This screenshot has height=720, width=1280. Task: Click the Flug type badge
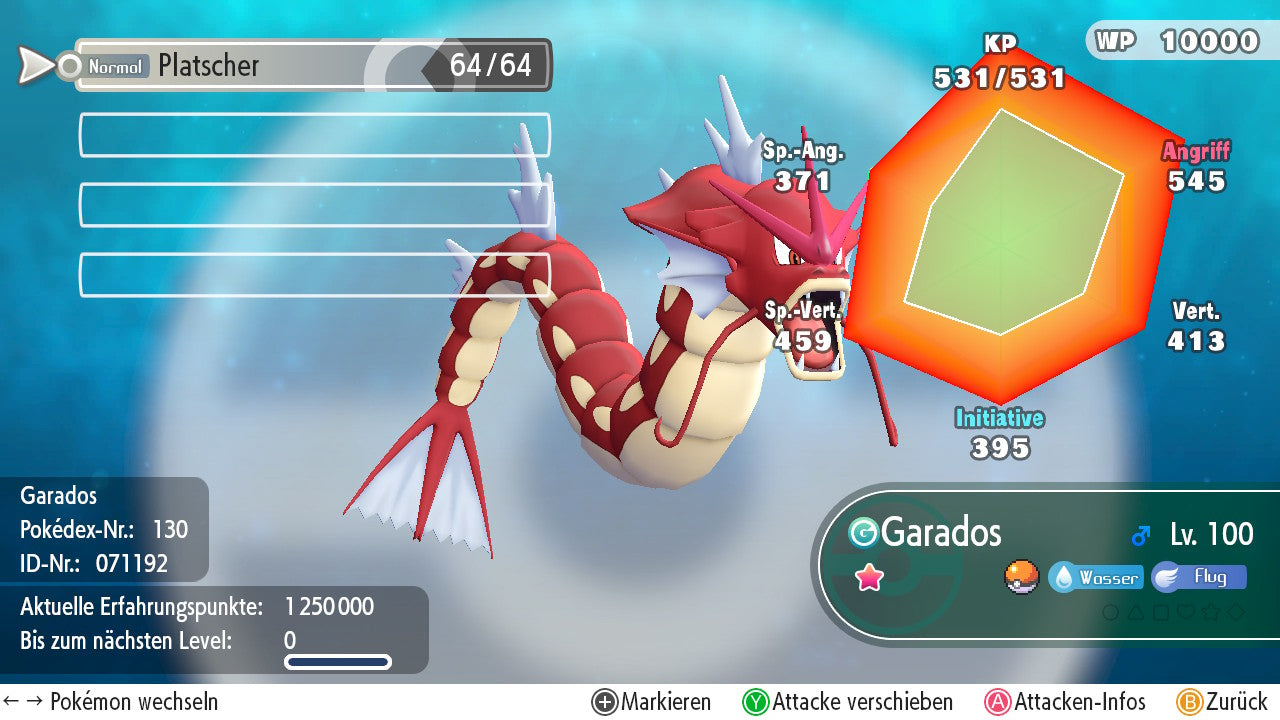1198,577
